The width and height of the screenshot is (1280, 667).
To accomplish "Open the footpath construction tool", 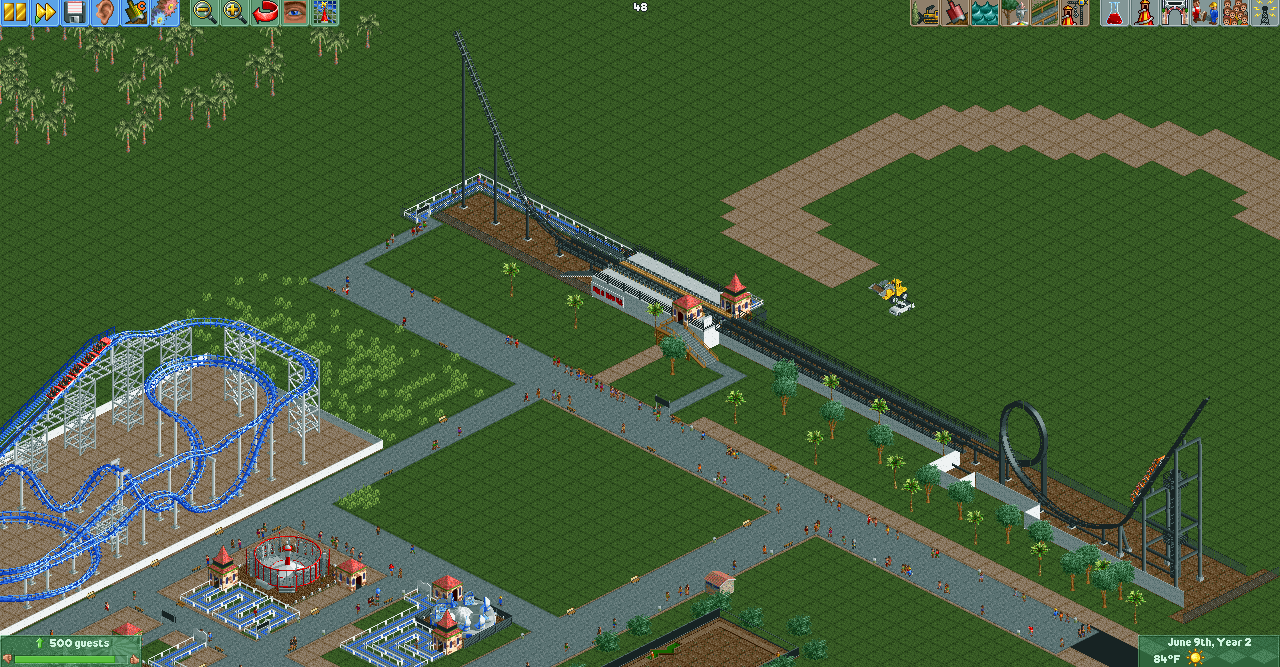I will [x=1045, y=12].
